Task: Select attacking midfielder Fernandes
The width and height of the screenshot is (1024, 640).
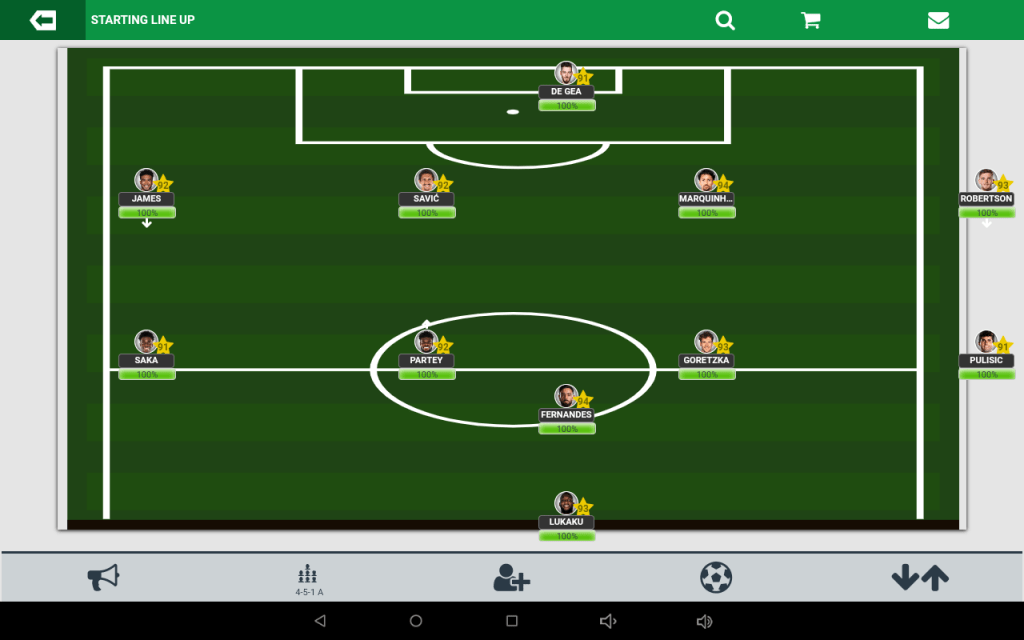Action: (567, 399)
